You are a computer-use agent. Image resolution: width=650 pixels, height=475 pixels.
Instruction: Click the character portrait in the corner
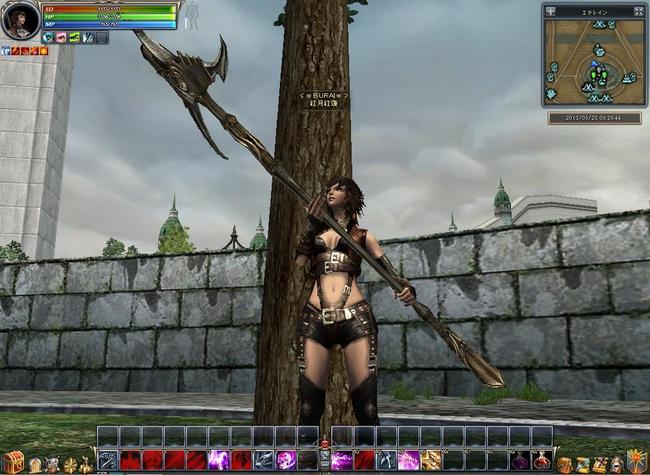coord(19,19)
